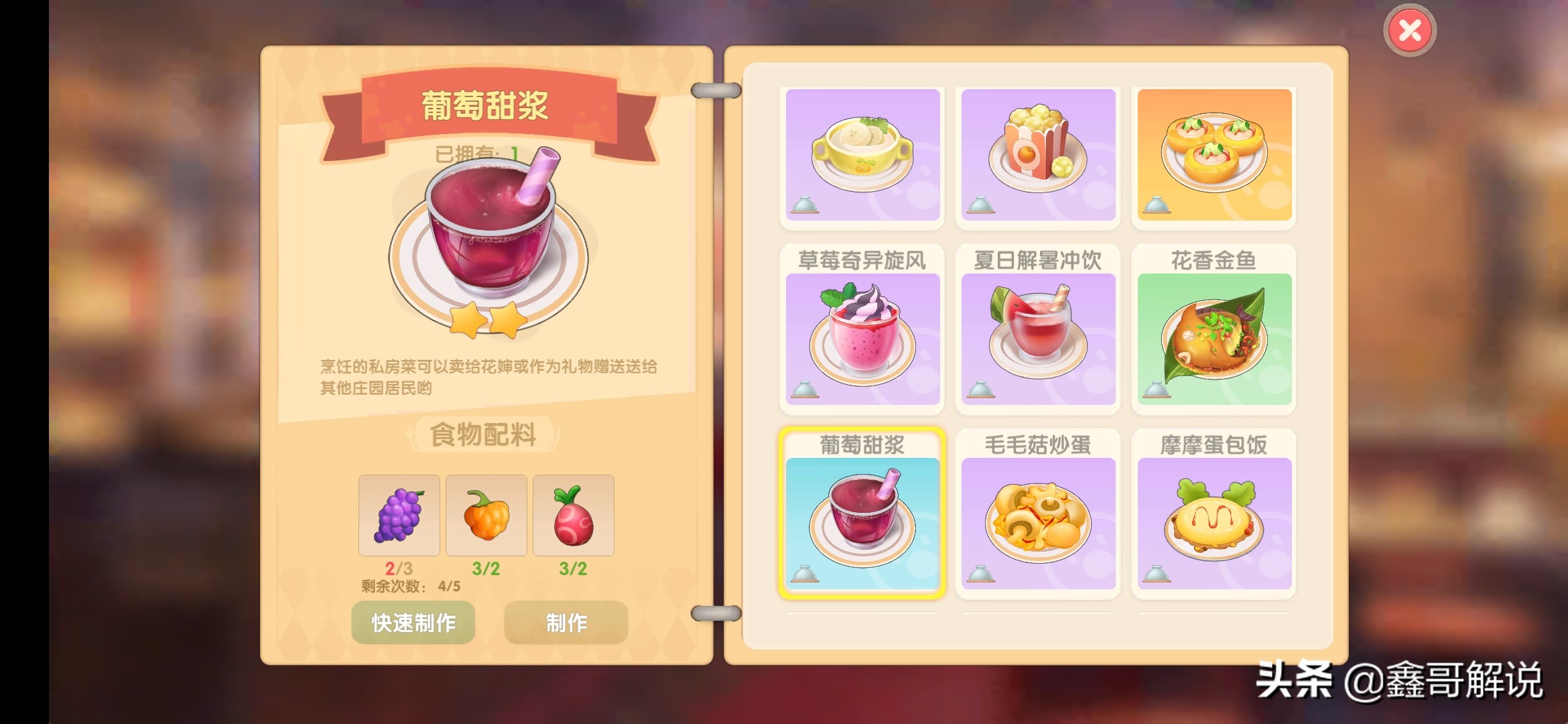Select the orange pepper ingredient icon

[x=486, y=515]
